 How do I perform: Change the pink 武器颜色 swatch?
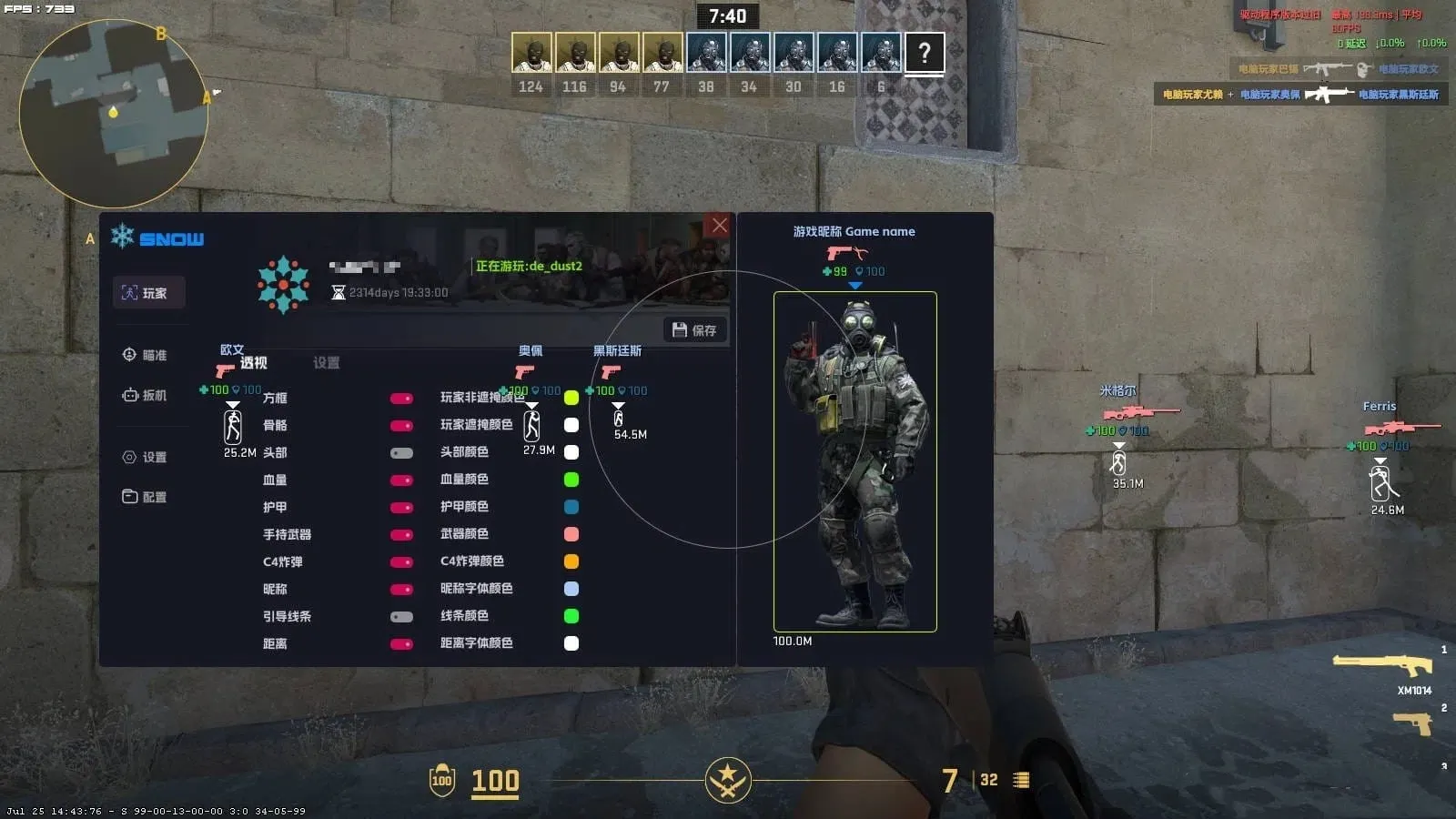pos(571,534)
